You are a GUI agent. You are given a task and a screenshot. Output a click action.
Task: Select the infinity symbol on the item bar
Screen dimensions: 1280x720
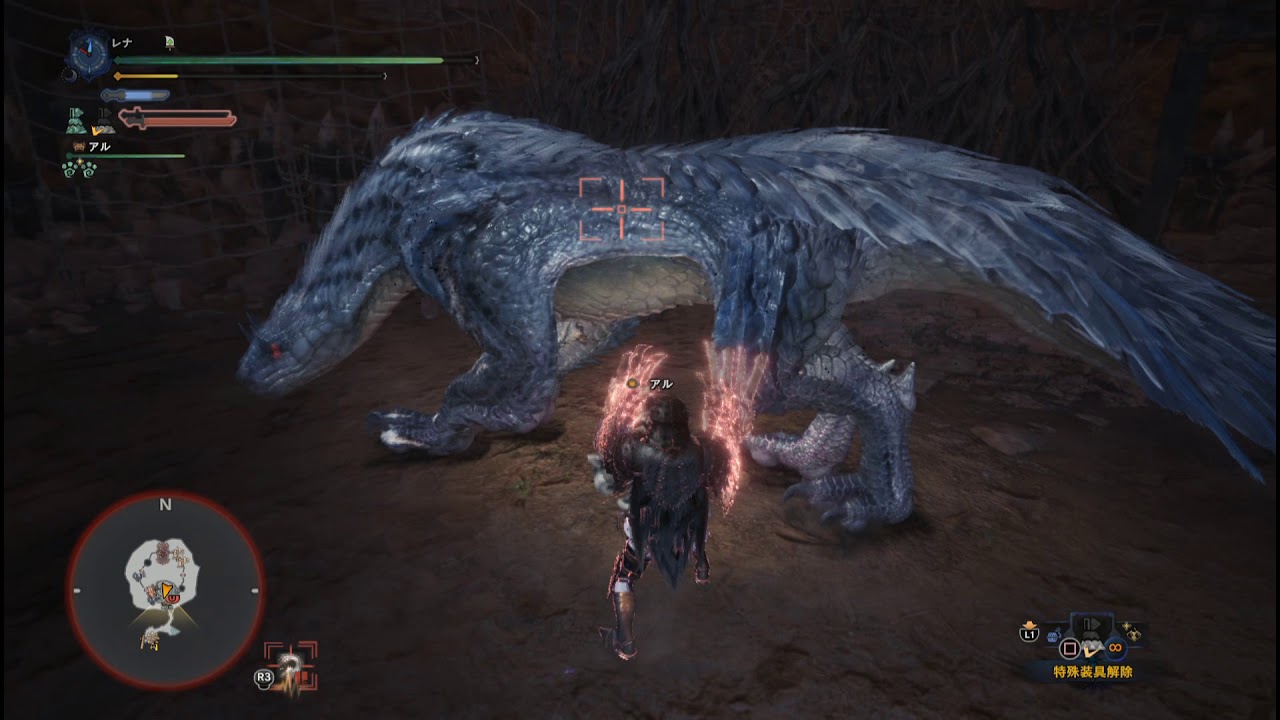pyautogui.click(x=1116, y=648)
